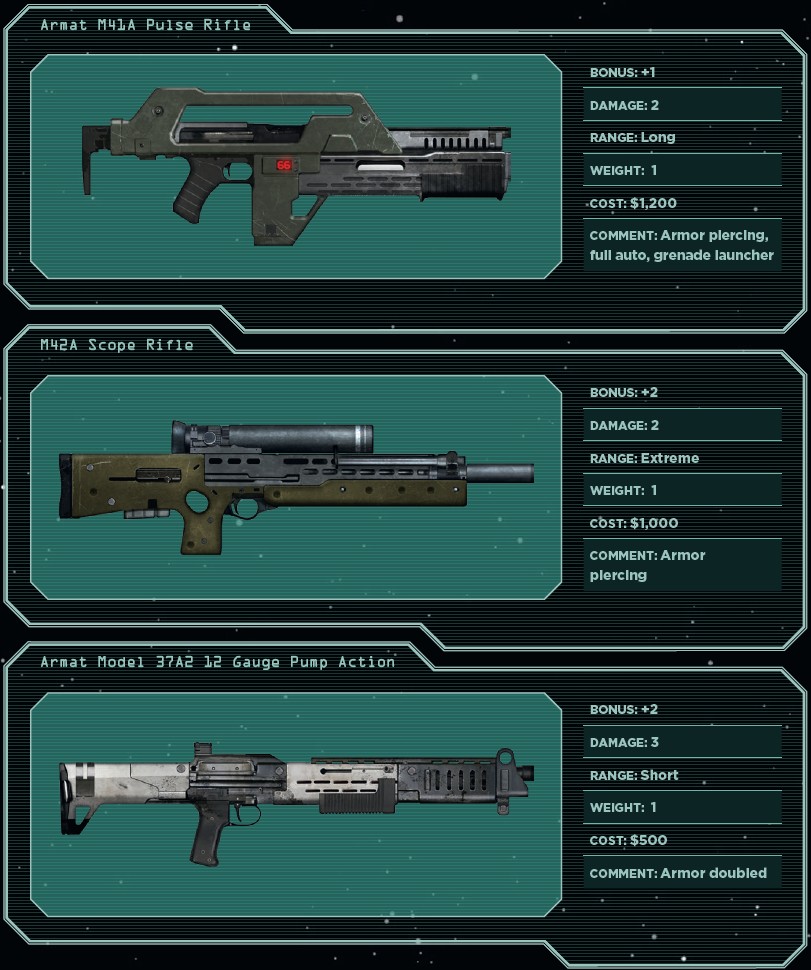Choose the M42A Scope Rifle picture

296,484
